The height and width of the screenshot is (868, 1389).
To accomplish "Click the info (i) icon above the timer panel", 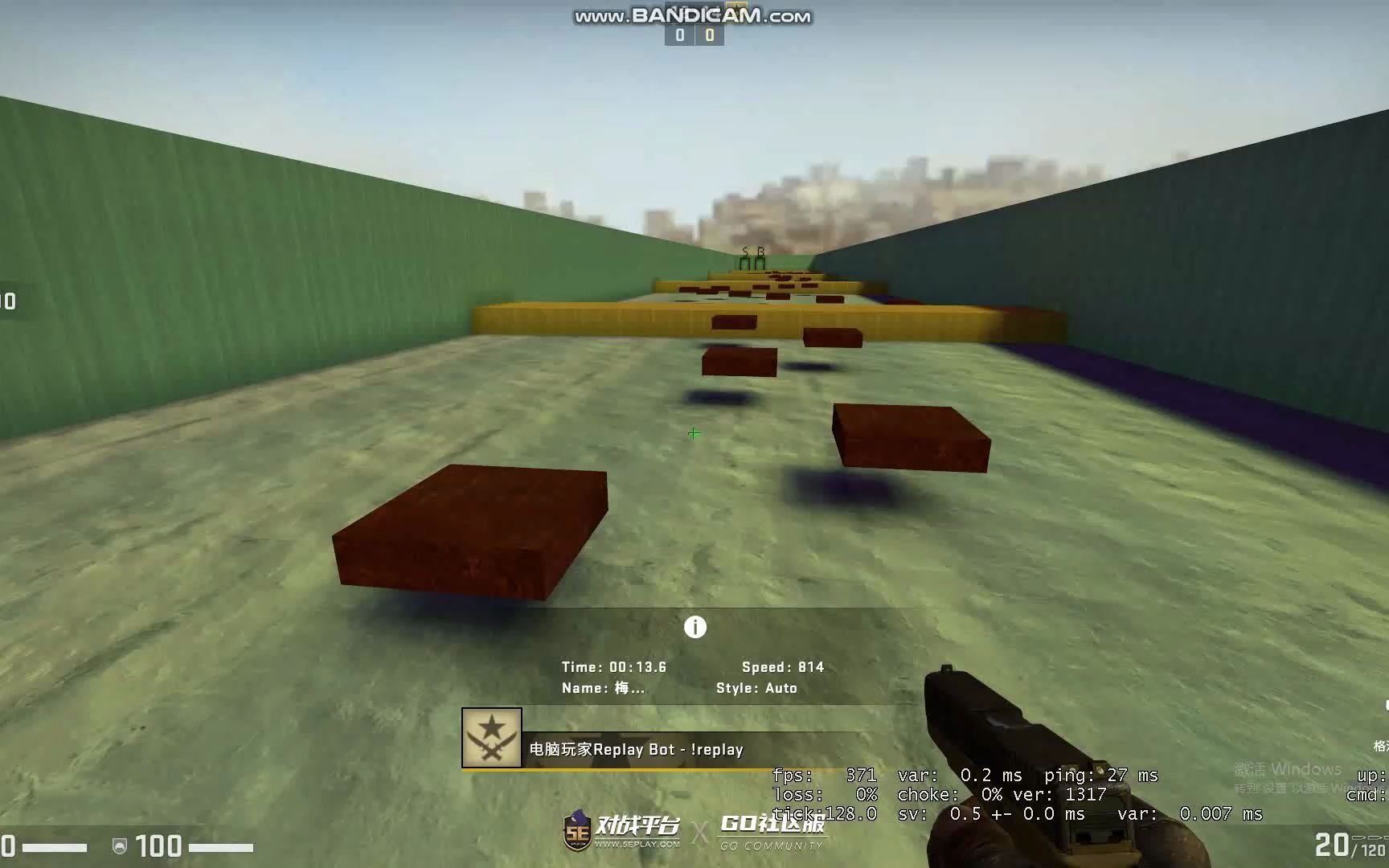I will point(694,626).
